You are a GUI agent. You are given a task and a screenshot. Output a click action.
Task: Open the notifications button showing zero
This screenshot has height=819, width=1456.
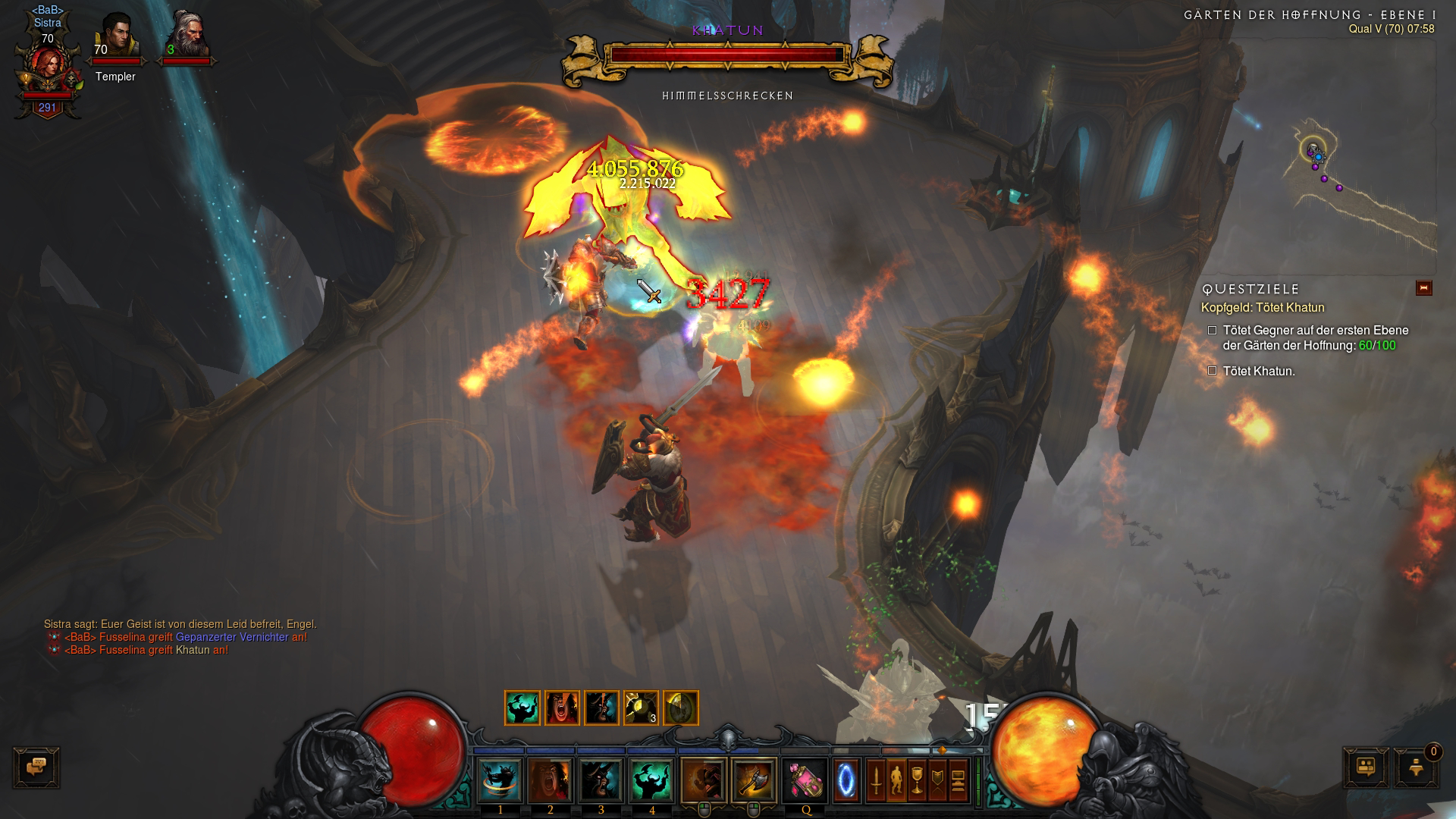tap(1415, 767)
